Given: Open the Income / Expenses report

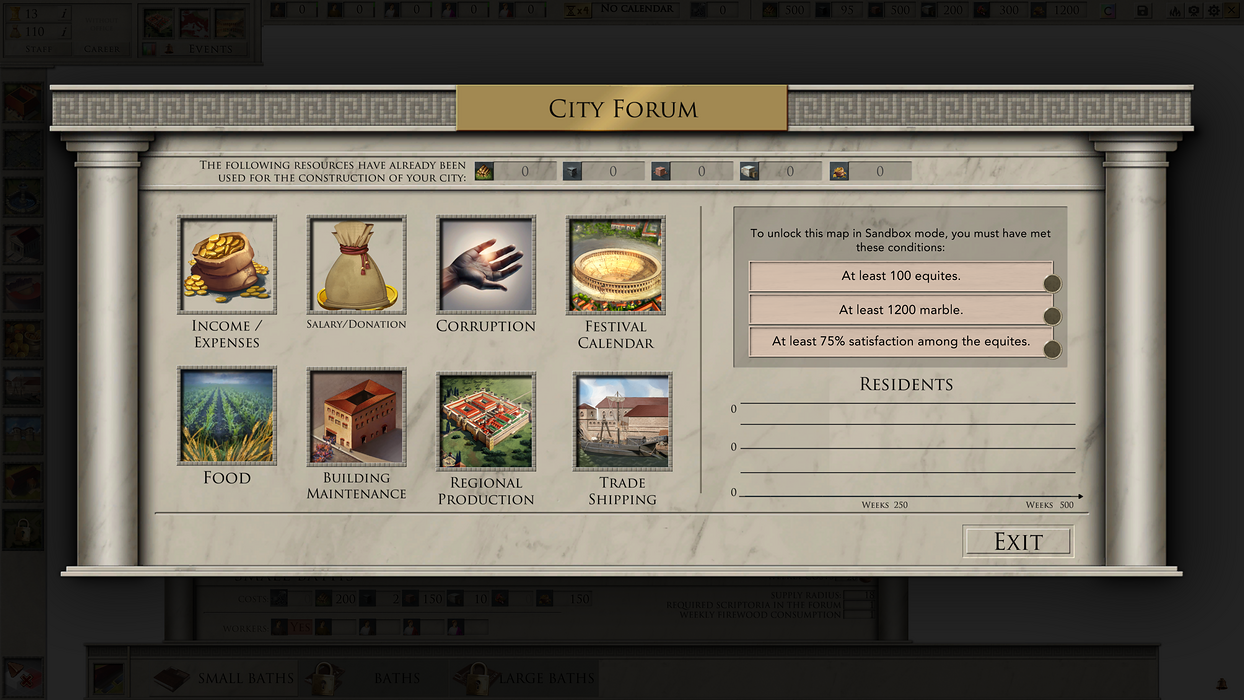Looking at the screenshot, I should [227, 265].
